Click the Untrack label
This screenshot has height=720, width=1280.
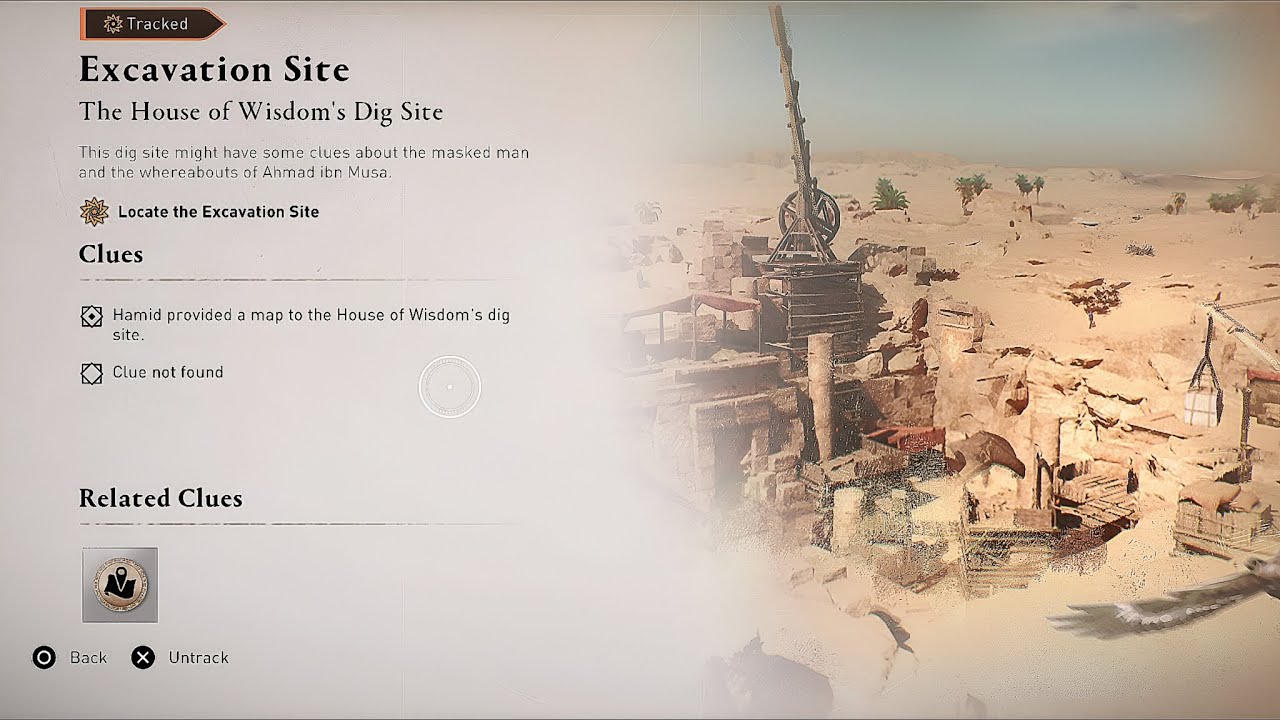[x=198, y=658]
